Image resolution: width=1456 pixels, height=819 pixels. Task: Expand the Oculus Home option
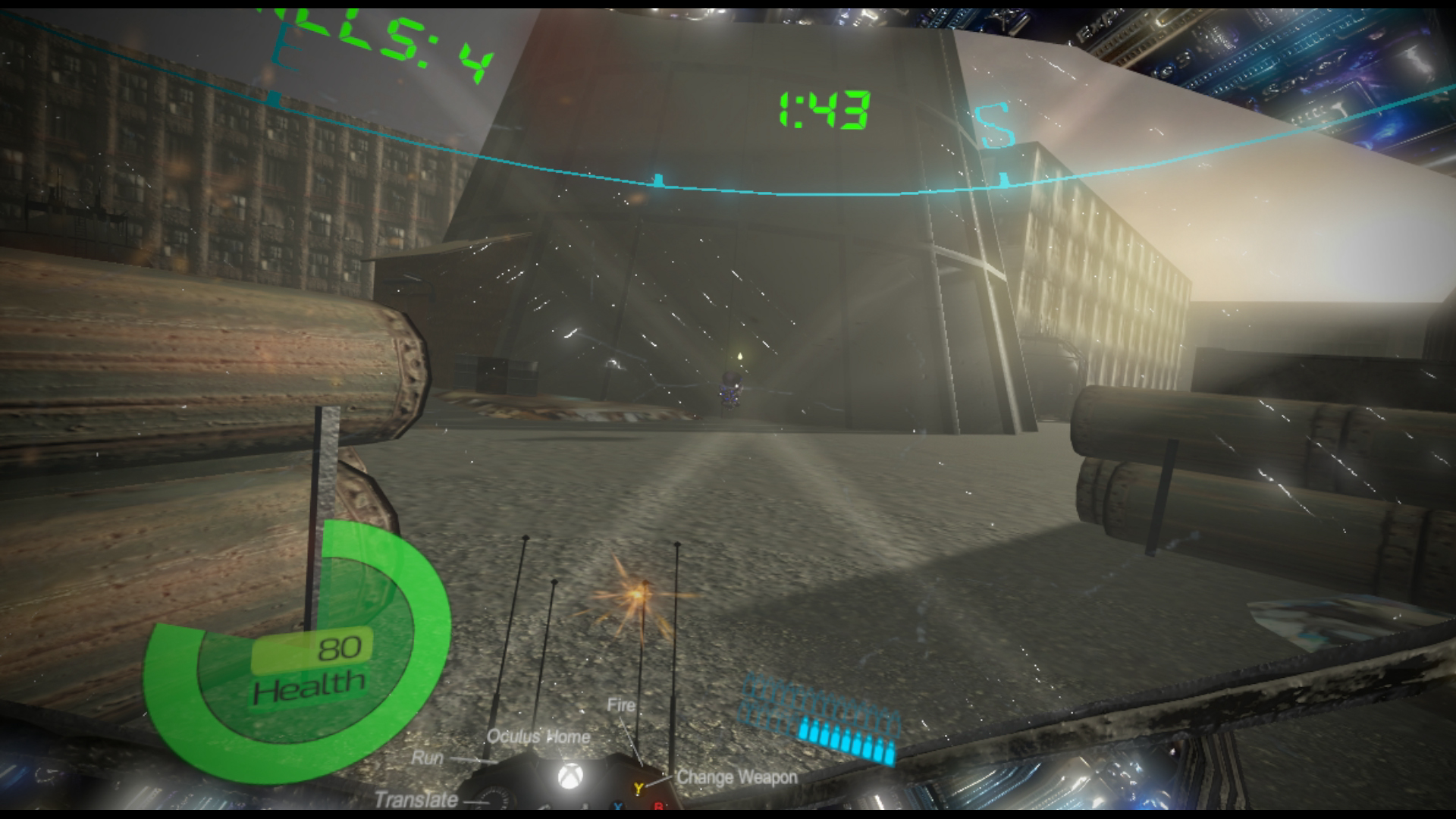click(x=540, y=736)
